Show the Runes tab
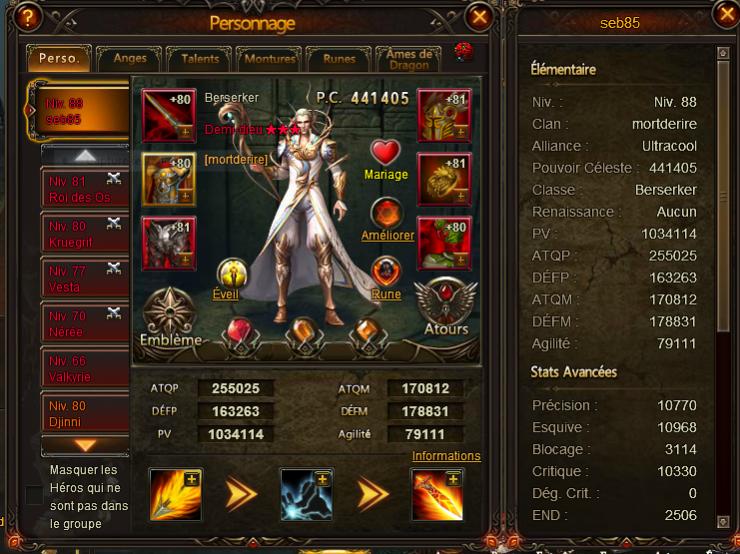The width and height of the screenshot is (740, 554). 339,59
